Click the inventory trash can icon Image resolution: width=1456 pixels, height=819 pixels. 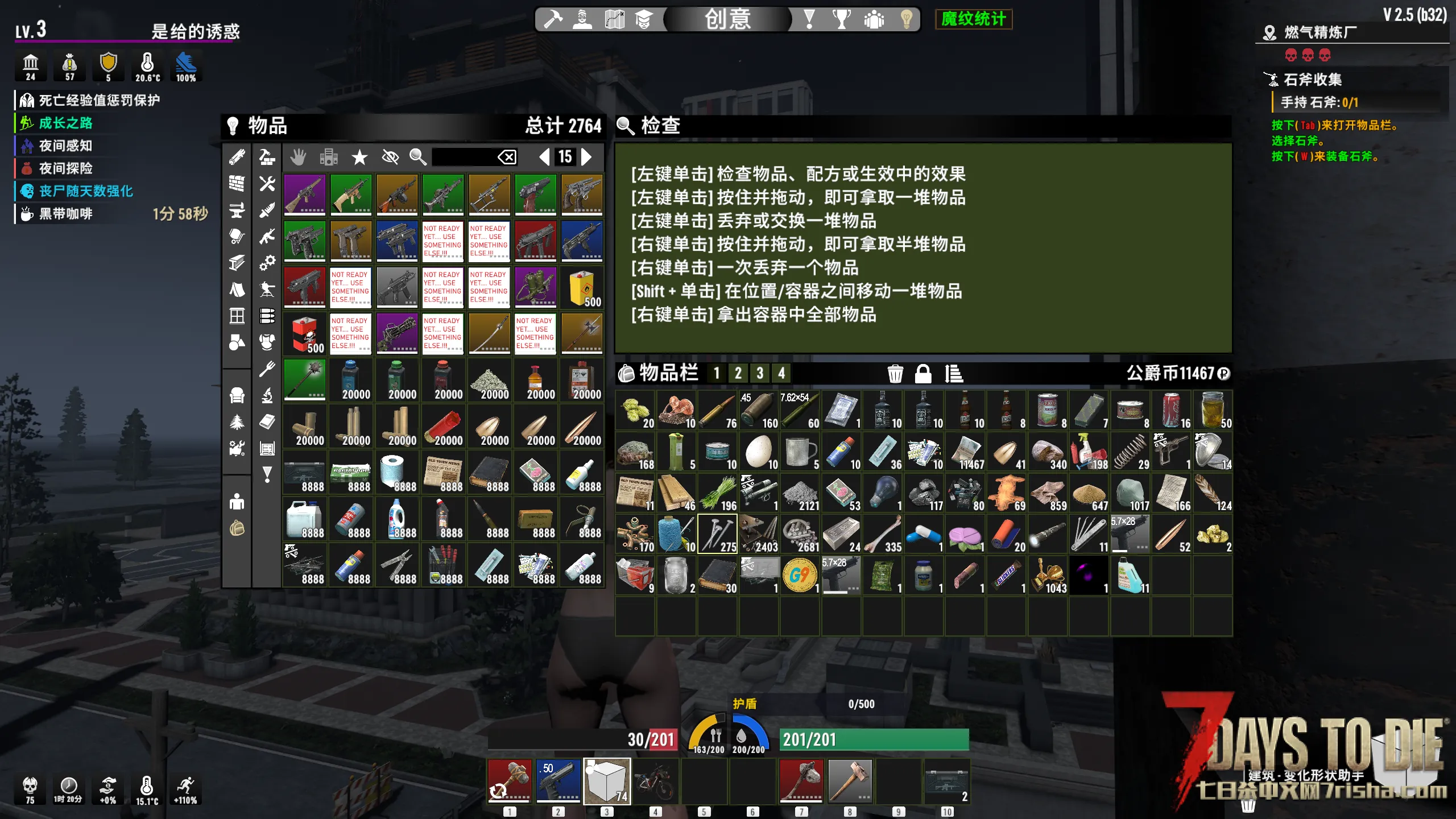click(x=895, y=374)
